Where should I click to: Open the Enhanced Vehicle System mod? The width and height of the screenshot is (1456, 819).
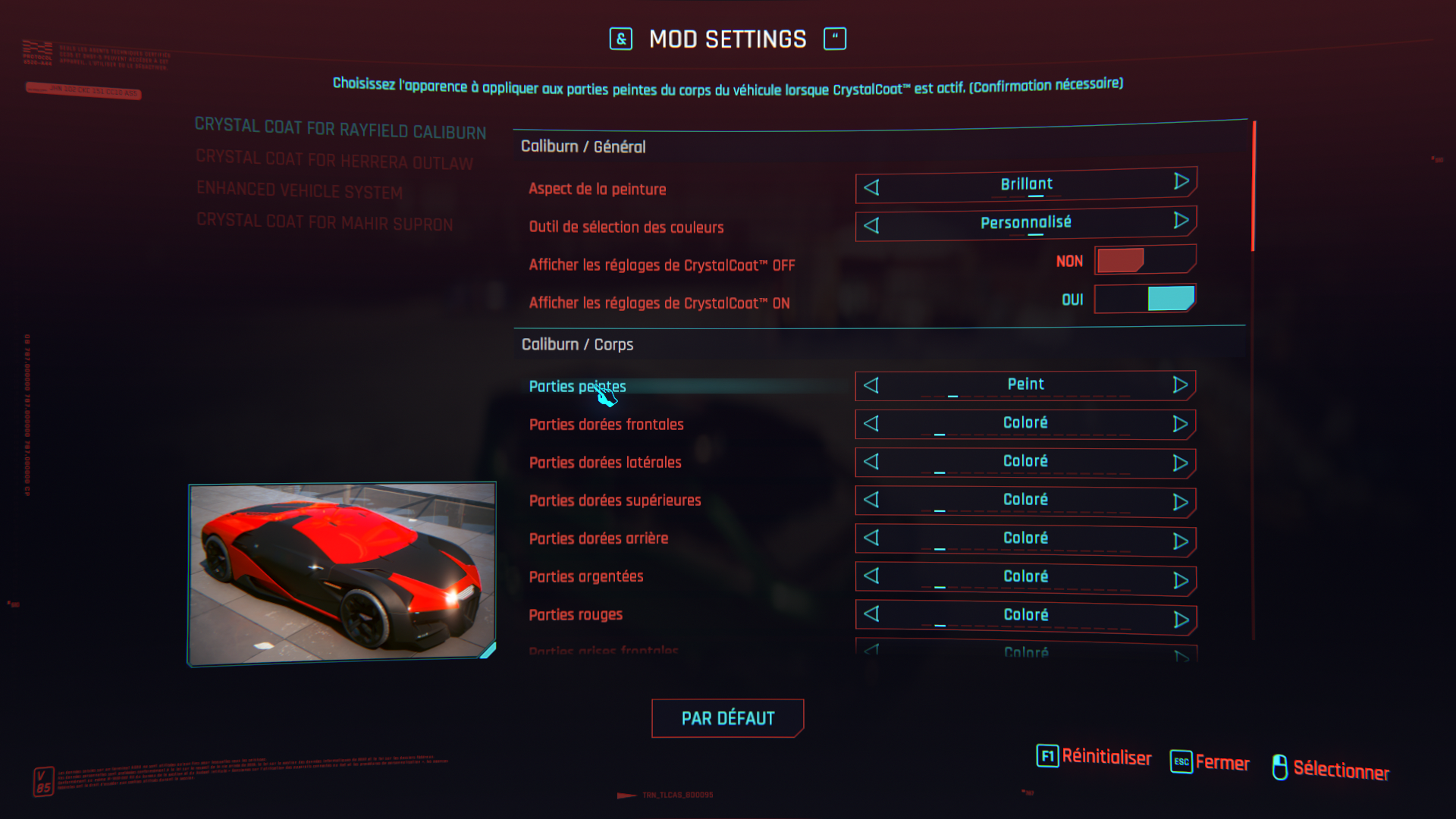coord(300,190)
